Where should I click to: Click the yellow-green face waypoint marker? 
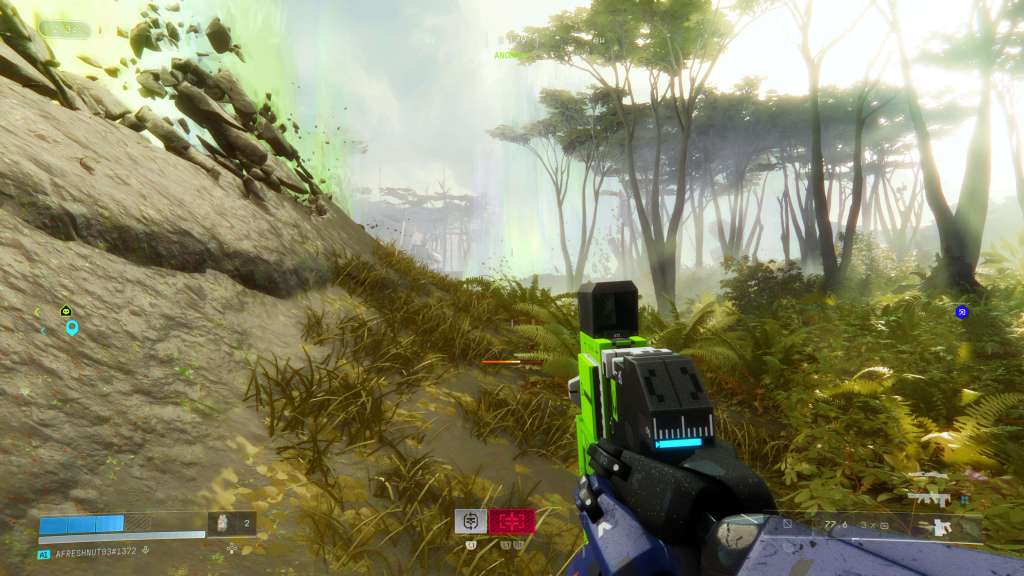(66, 311)
